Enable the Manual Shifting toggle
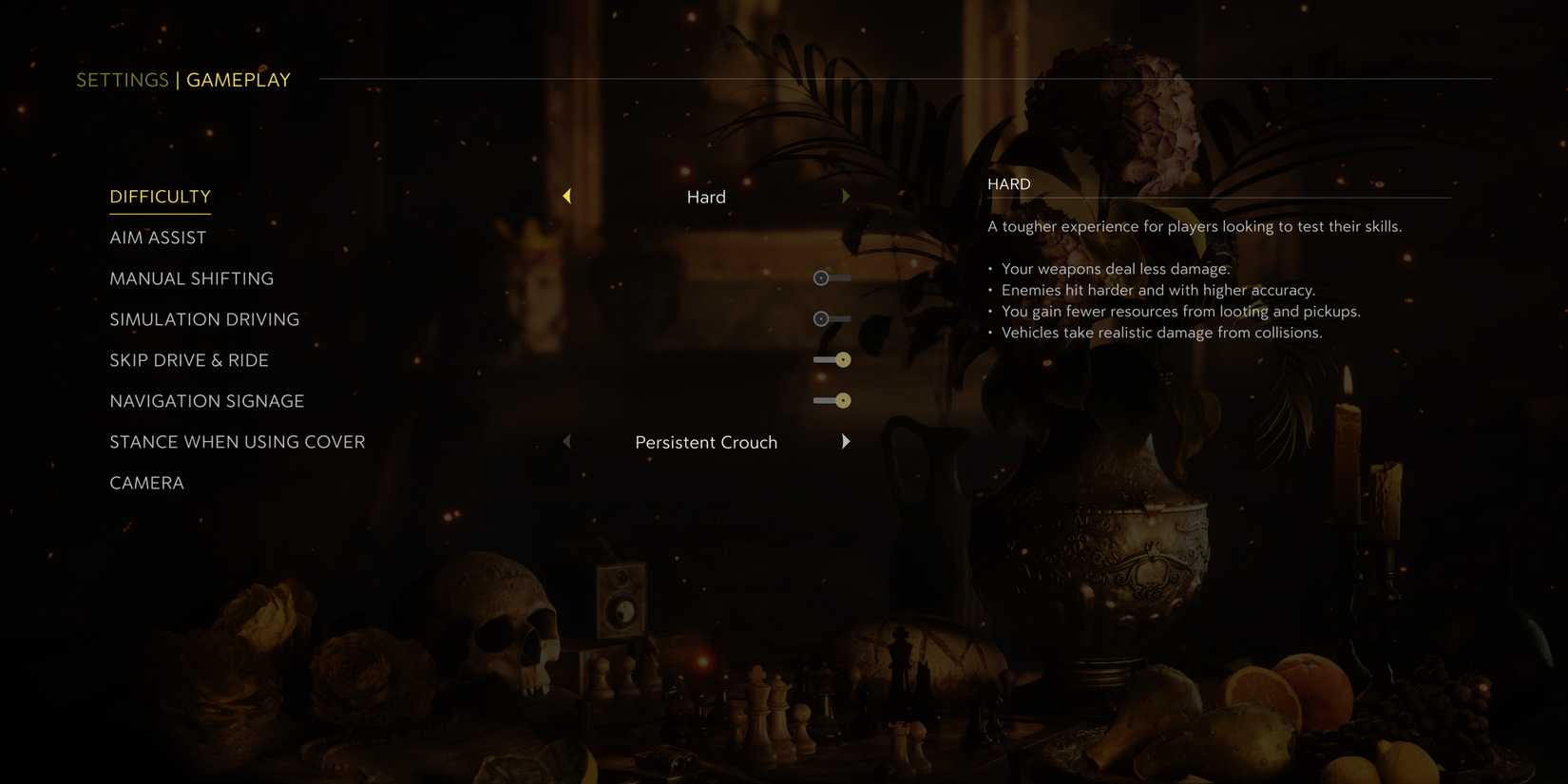Screen dimensions: 1568x784 (x=832, y=277)
